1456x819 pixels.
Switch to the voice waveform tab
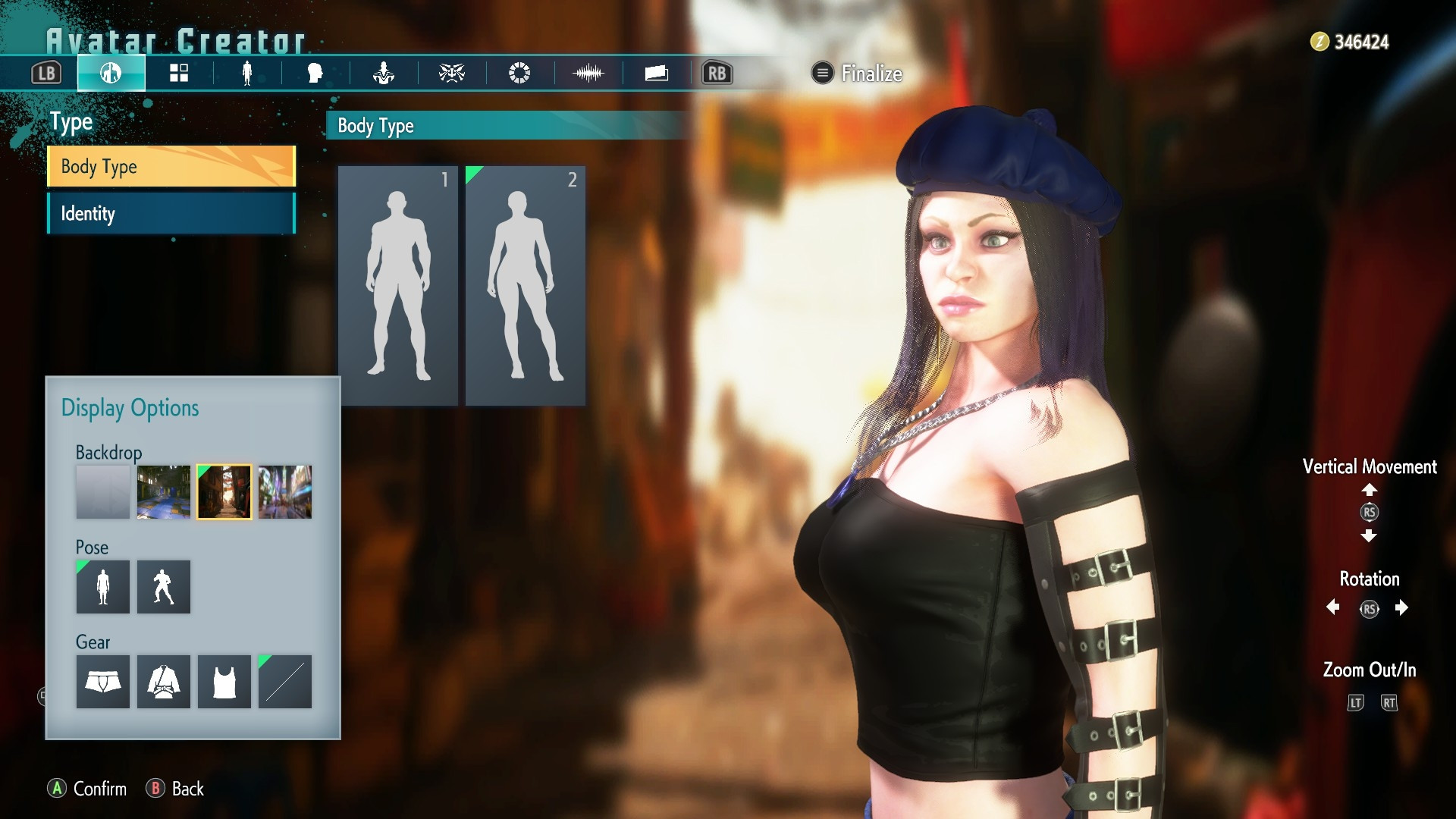click(x=588, y=74)
